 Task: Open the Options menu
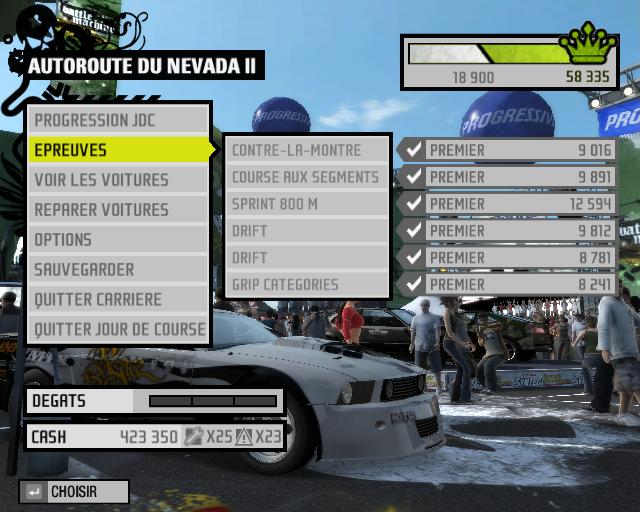pyautogui.click(x=118, y=240)
